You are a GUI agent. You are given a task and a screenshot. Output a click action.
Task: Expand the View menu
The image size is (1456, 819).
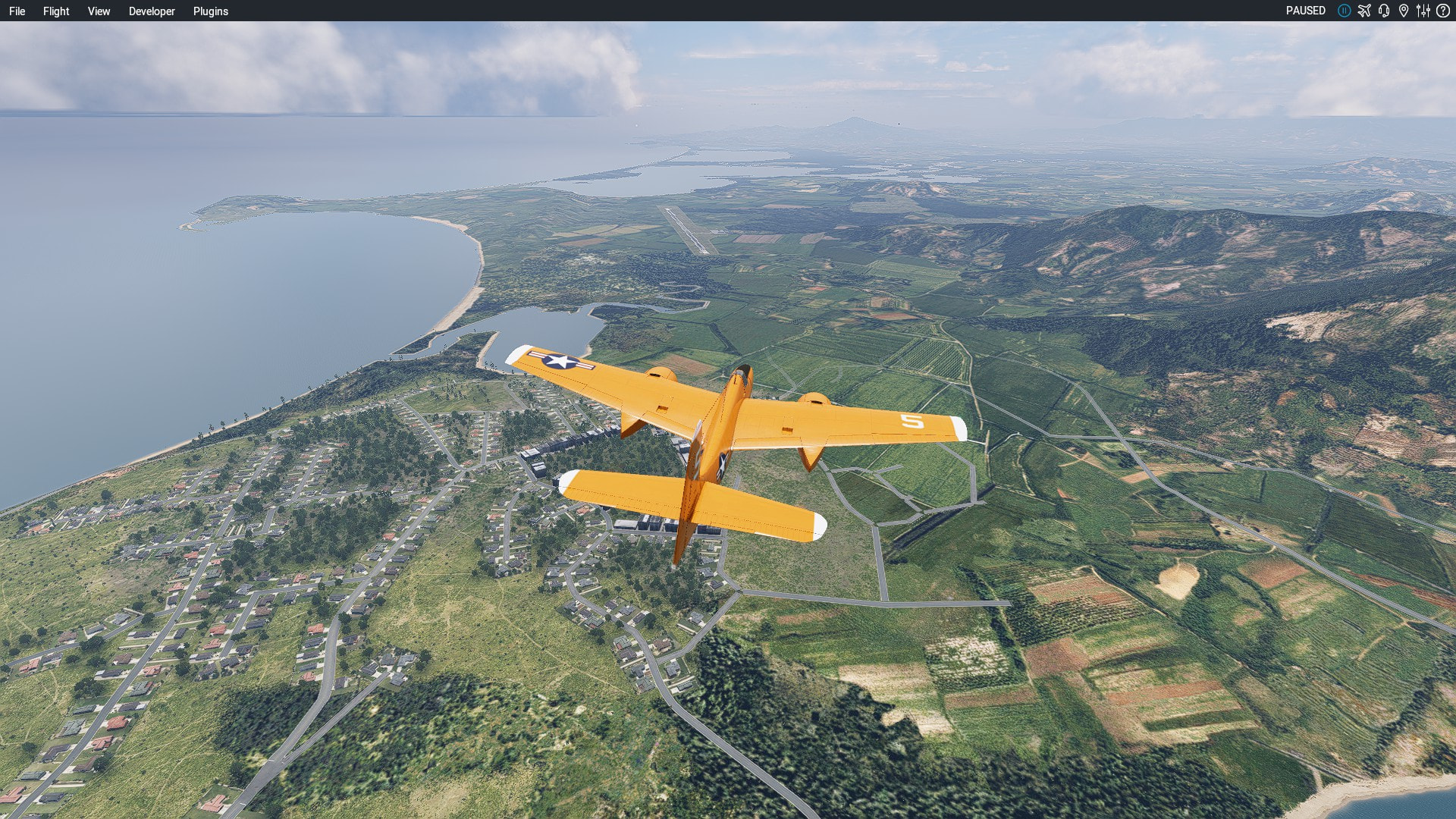[99, 11]
